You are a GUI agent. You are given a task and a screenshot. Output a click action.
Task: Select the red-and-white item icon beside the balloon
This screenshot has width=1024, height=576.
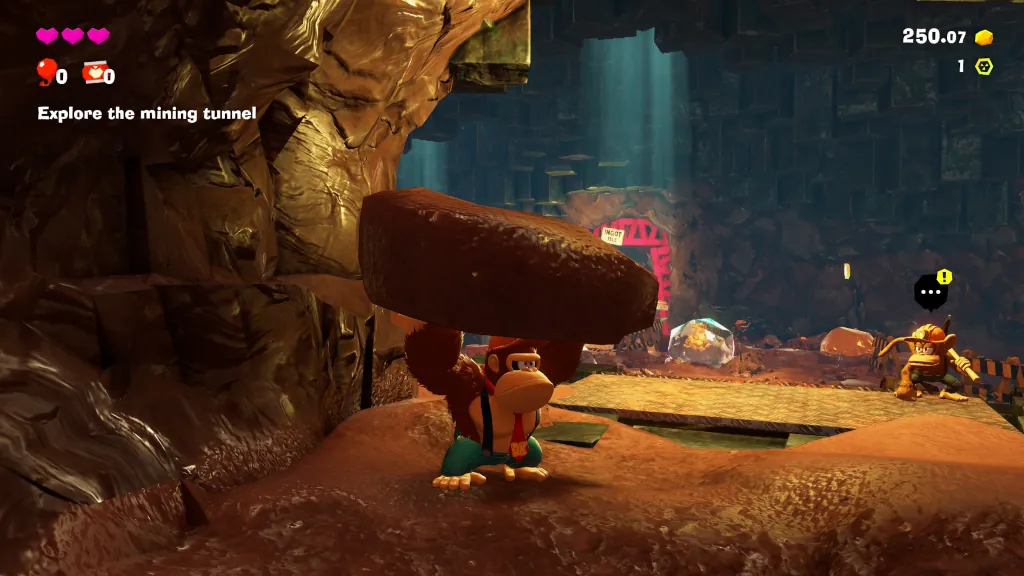pyautogui.click(x=93, y=72)
